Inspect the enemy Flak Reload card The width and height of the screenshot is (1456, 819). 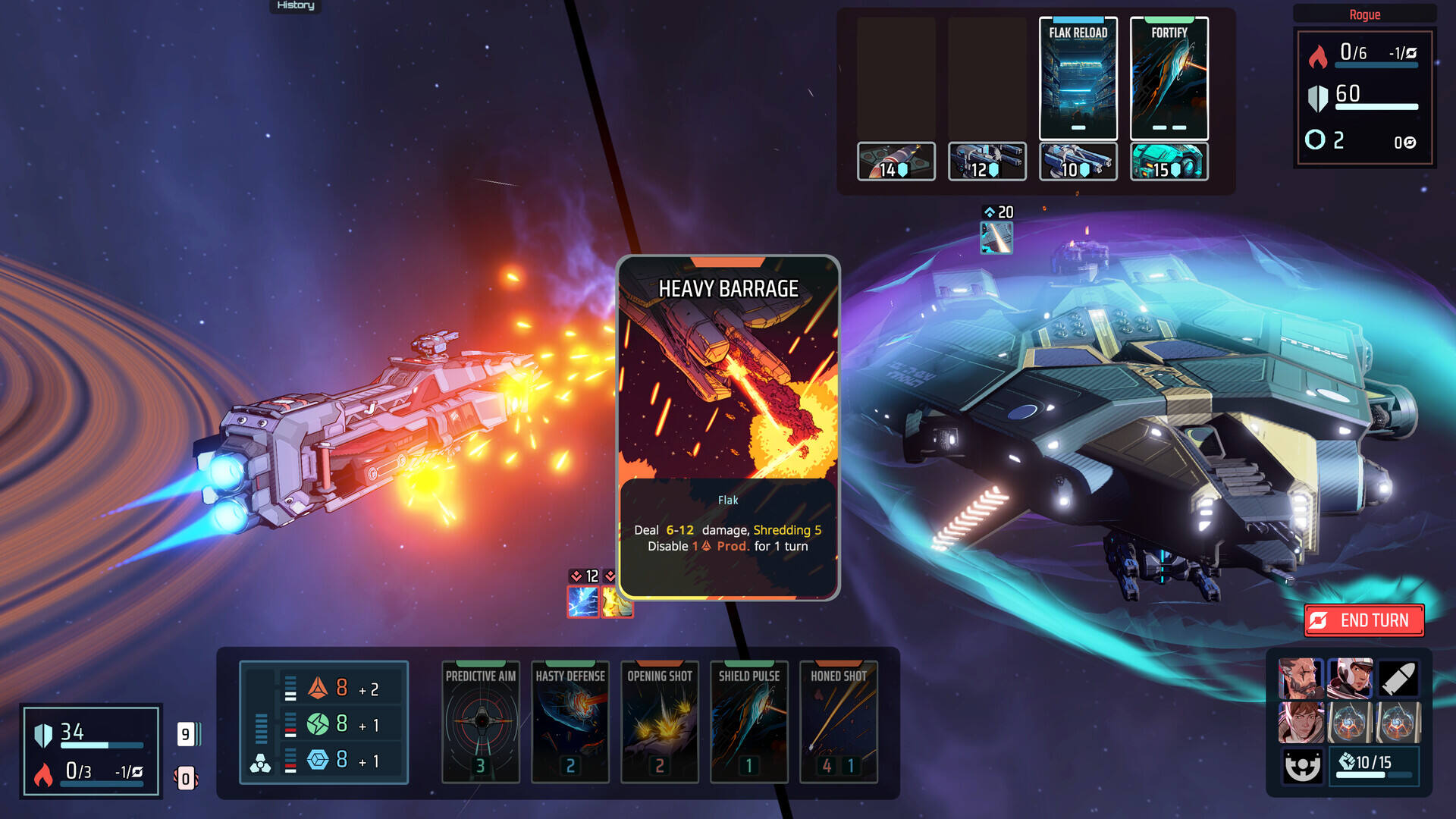(1078, 78)
